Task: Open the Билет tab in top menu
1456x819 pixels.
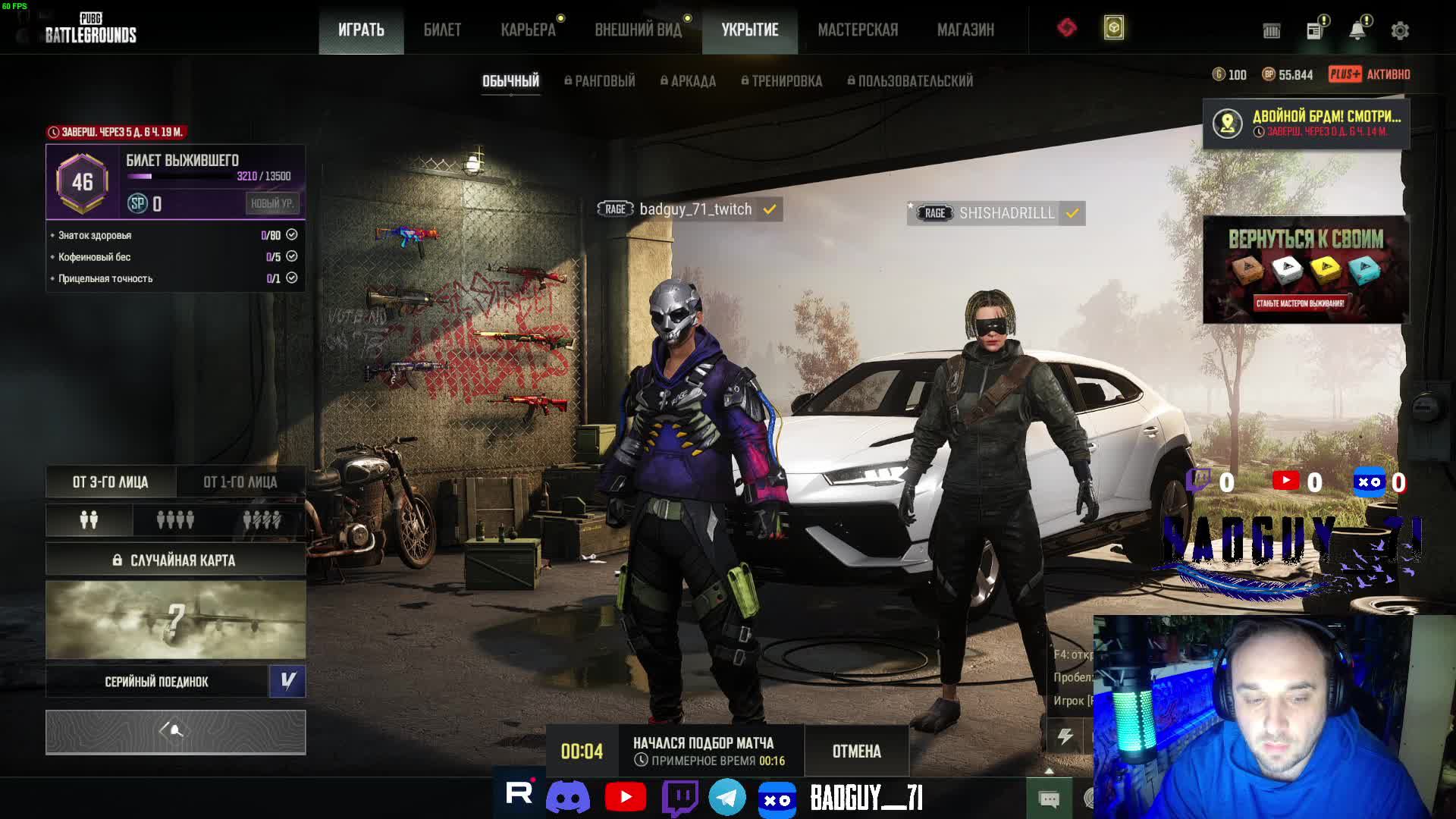Action: (442, 30)
